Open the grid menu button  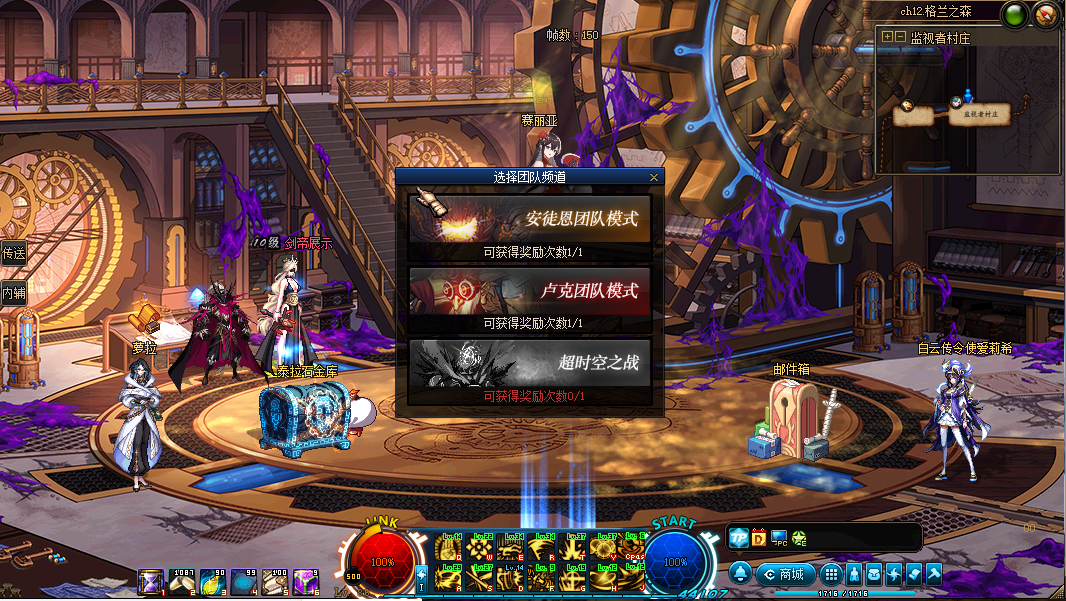[830, 574]
